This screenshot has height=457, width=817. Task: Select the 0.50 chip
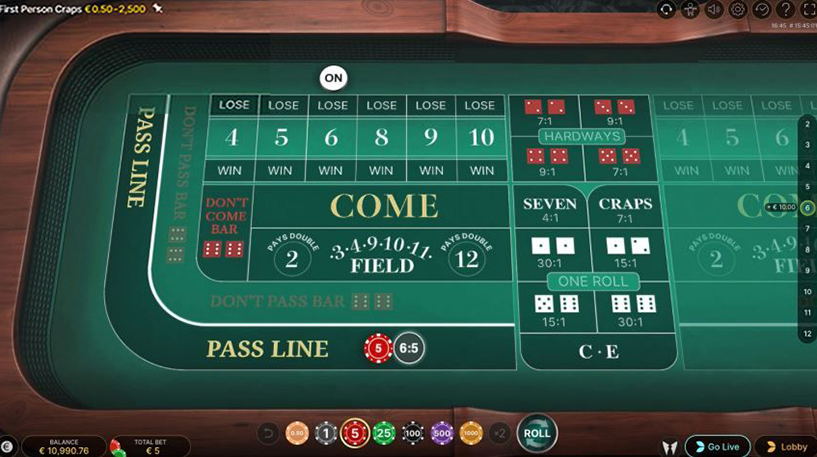[297, 433]
